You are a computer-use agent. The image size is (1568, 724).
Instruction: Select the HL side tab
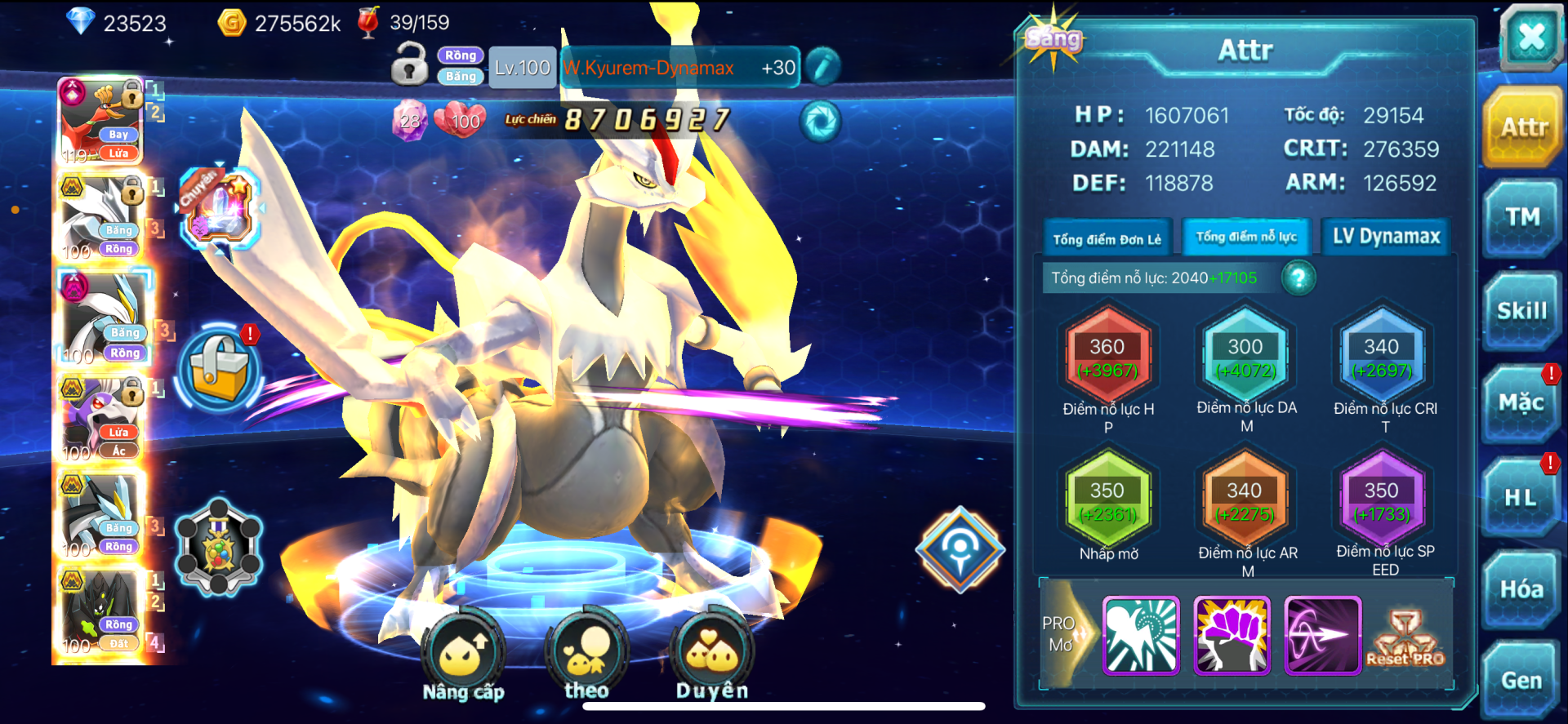tap(1521, 497)
